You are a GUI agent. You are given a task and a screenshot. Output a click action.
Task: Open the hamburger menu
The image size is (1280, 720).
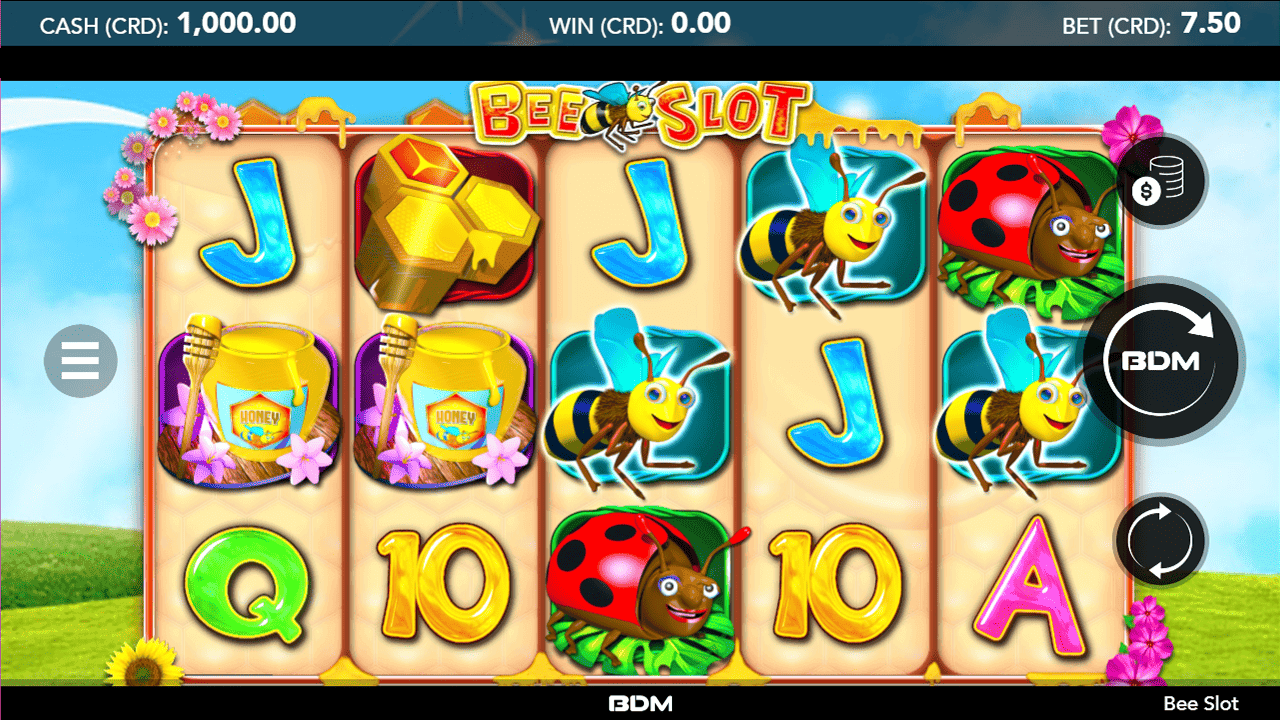(x=80, y=361)
